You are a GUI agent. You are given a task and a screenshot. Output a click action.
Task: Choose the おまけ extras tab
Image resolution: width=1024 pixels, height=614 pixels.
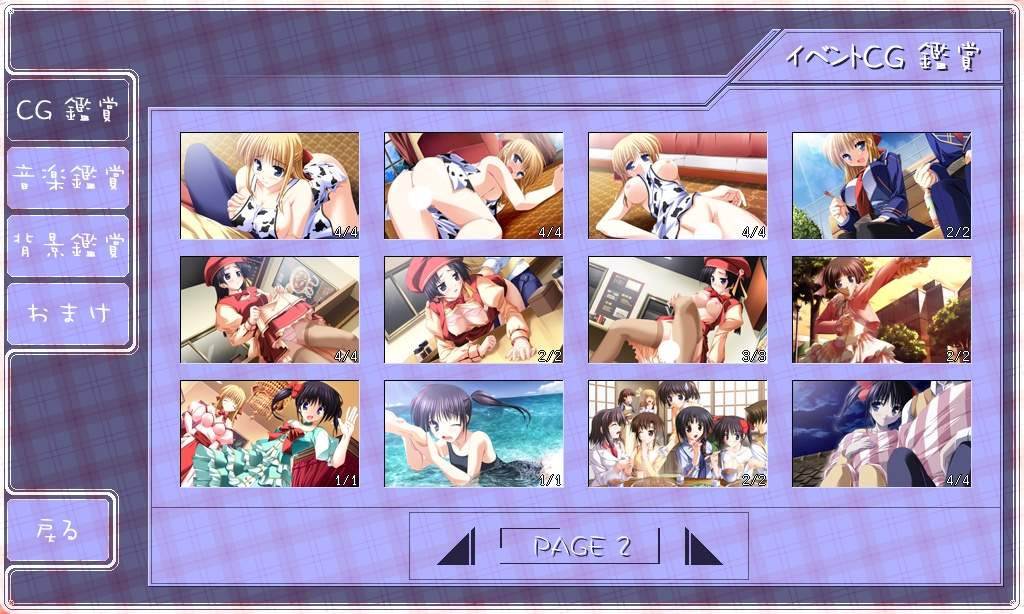[x=68, y=313]
